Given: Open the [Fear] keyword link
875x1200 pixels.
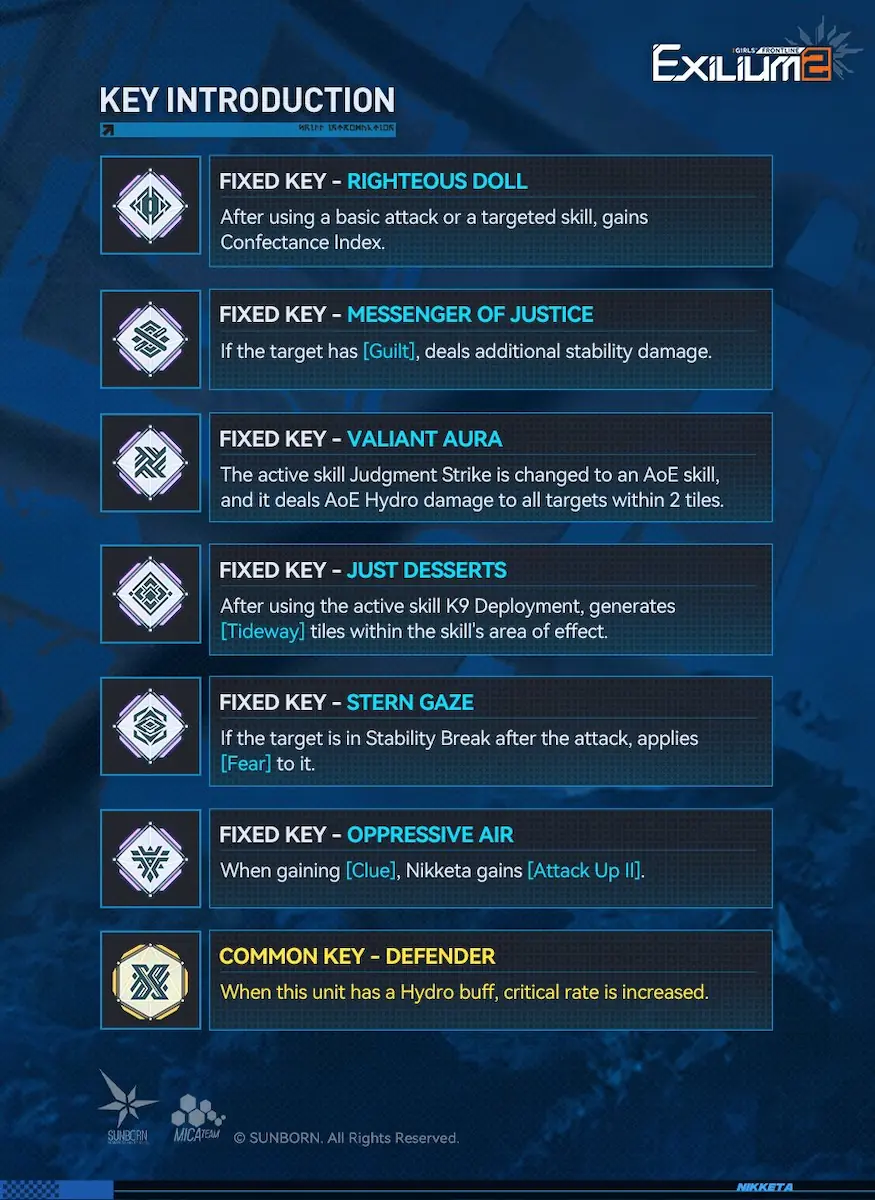Looking at the screenshot, I should (x=246, y=763).
